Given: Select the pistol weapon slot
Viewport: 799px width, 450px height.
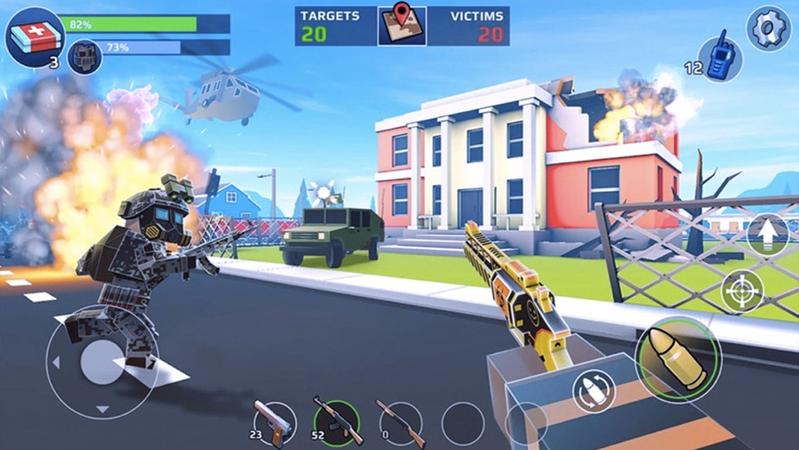Looking at the screenshot, I should [x=273, y=422].
